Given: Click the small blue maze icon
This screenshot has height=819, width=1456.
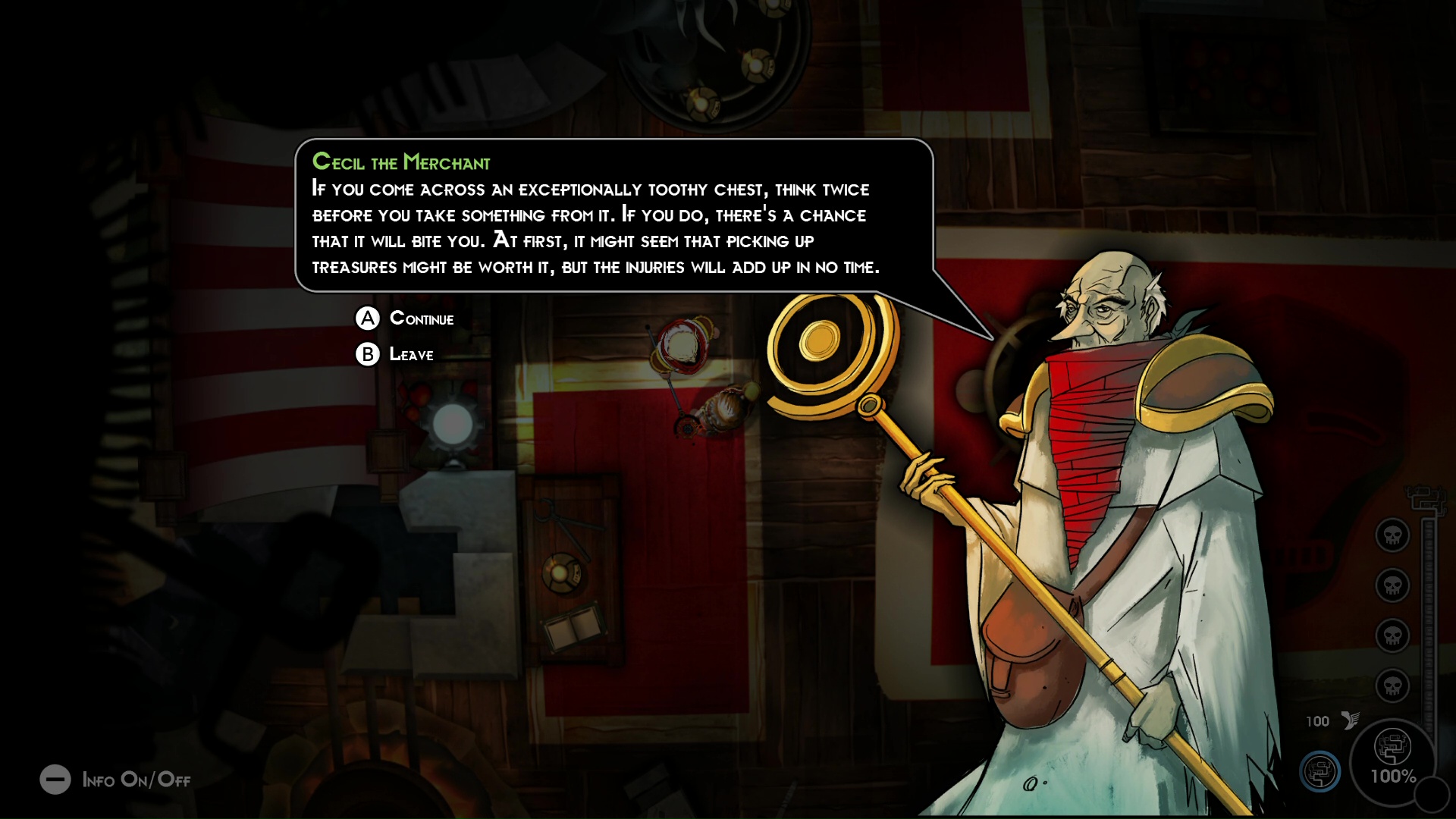Looking at the screenshot, I should tap(1319, 771).
